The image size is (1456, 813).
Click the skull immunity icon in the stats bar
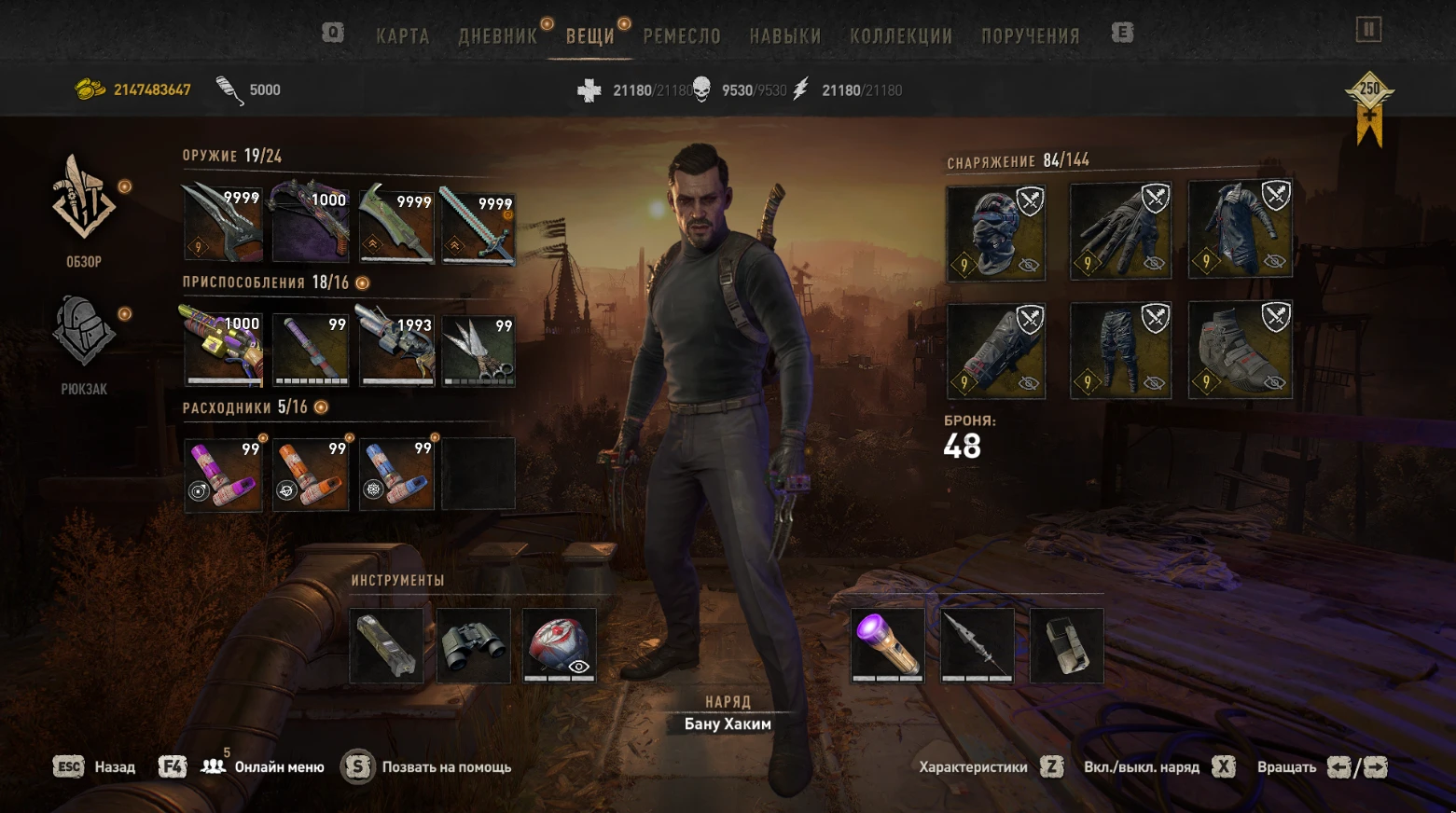click(703, 90)
